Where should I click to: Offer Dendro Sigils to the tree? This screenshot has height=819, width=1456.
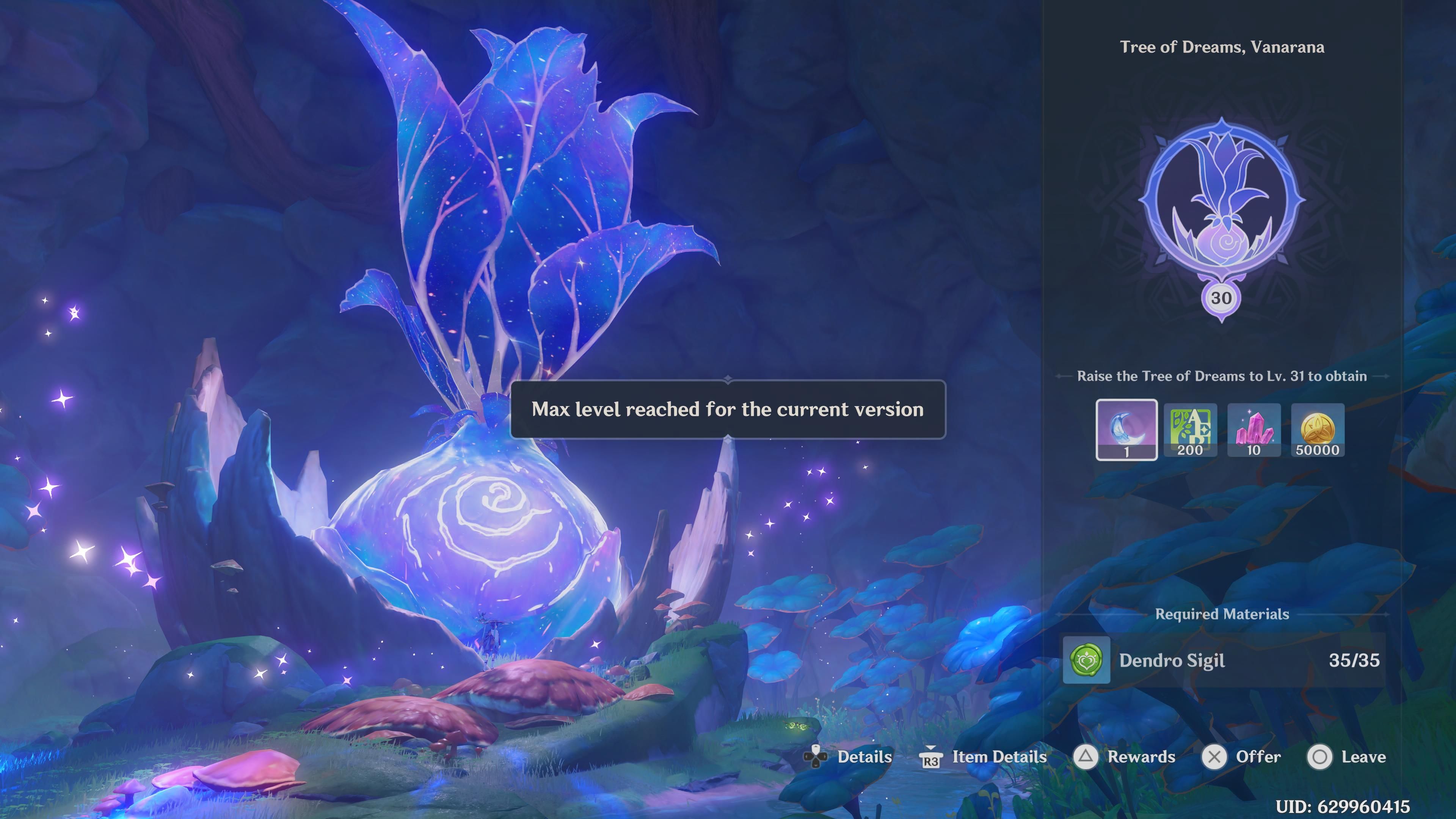1242,757
